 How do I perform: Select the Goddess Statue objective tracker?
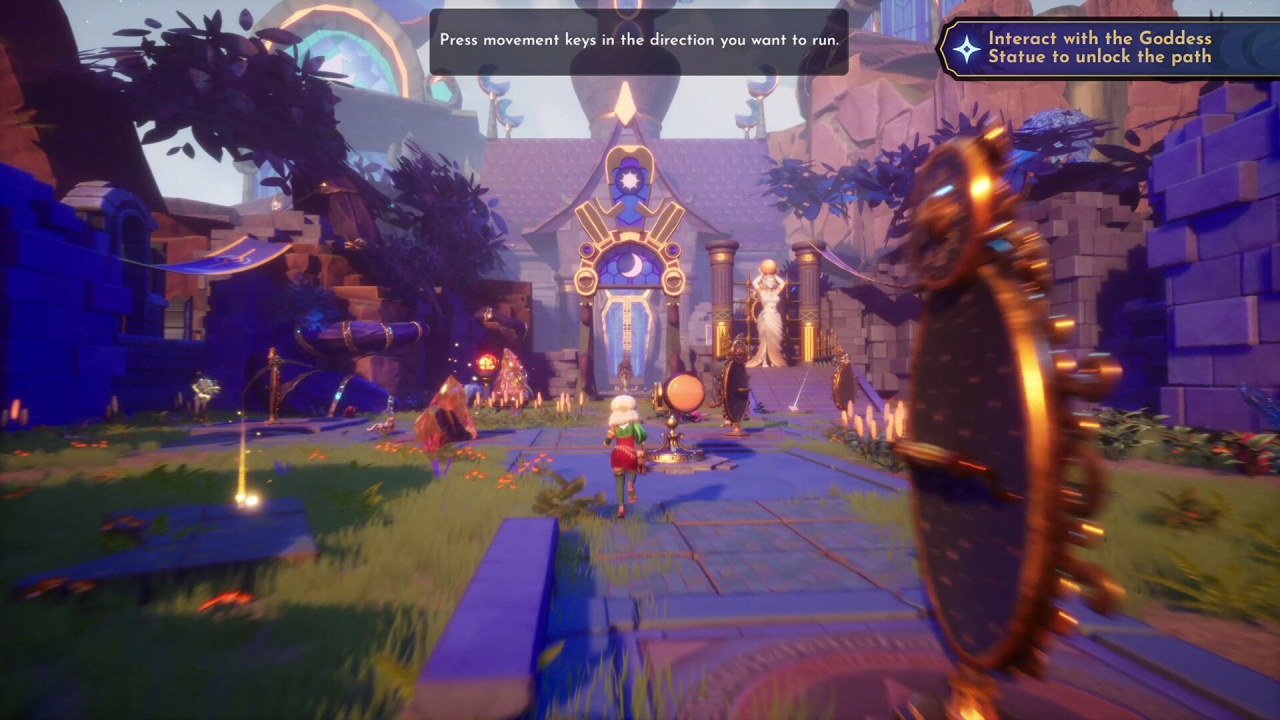tap(1099, 48)
